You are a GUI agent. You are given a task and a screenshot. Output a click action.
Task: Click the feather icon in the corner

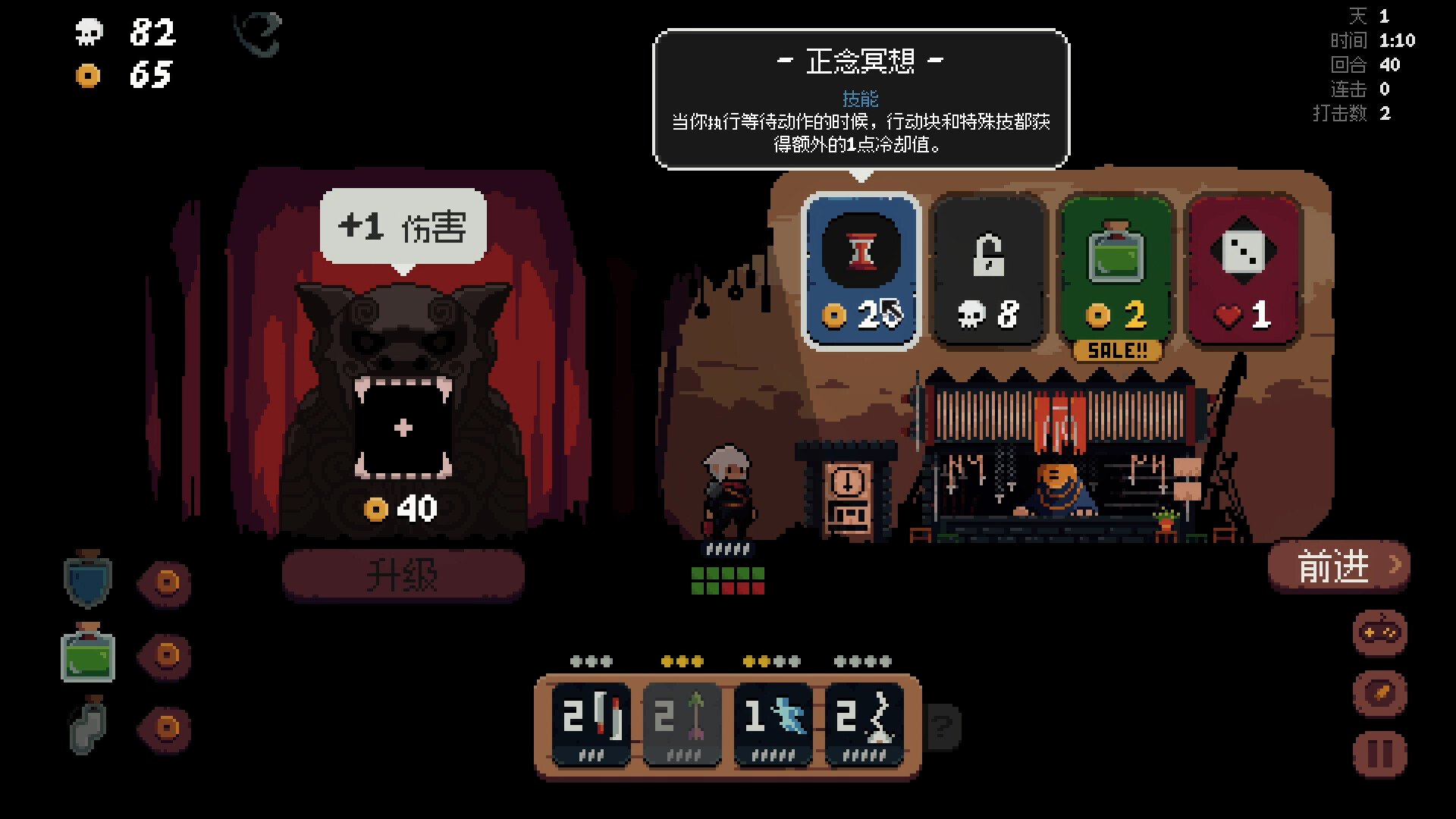pyautogui.click(x=1379, y=693)
